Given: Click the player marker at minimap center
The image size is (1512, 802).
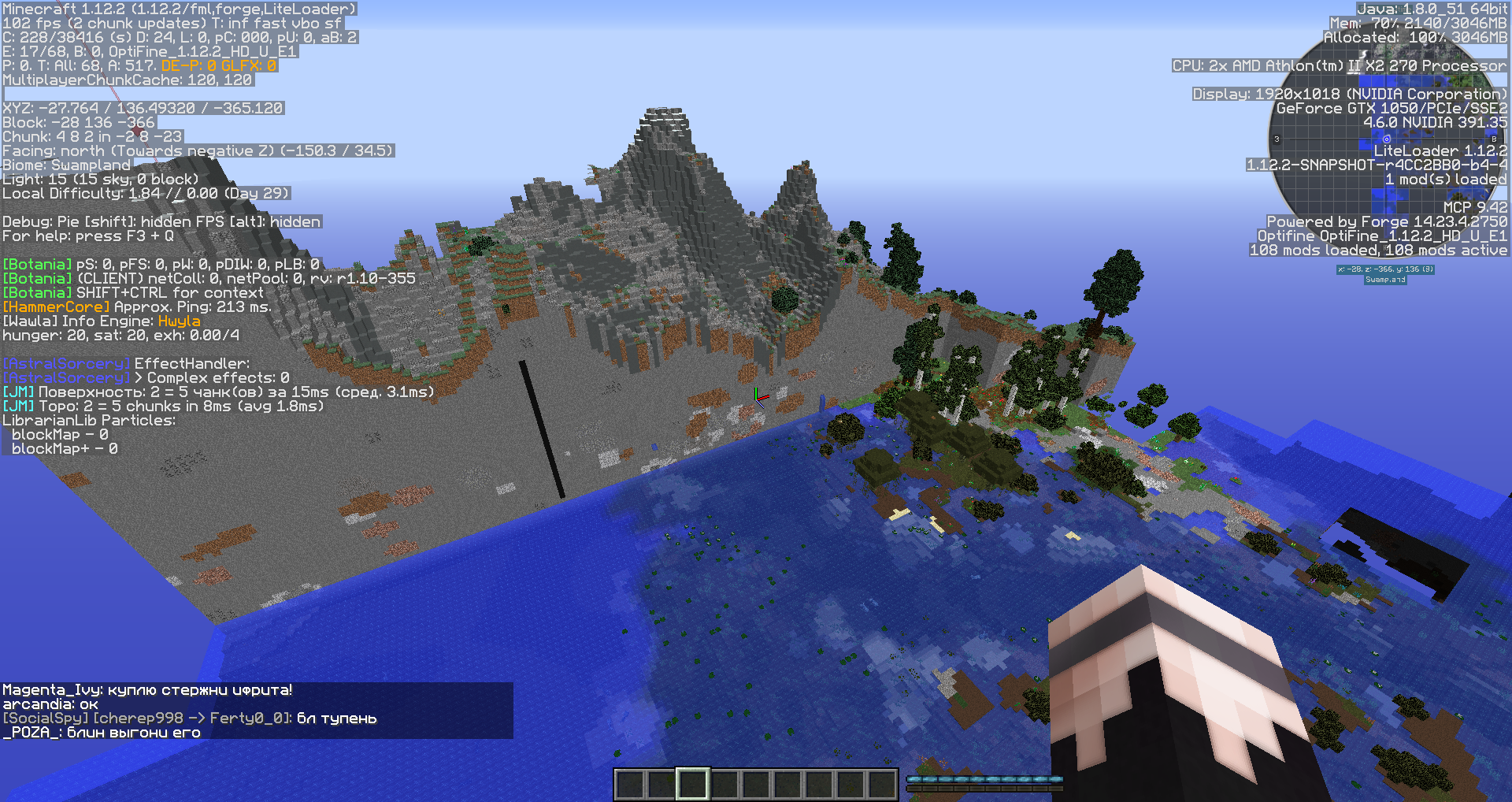Looking at the screenshot, I should (1387, 139).
